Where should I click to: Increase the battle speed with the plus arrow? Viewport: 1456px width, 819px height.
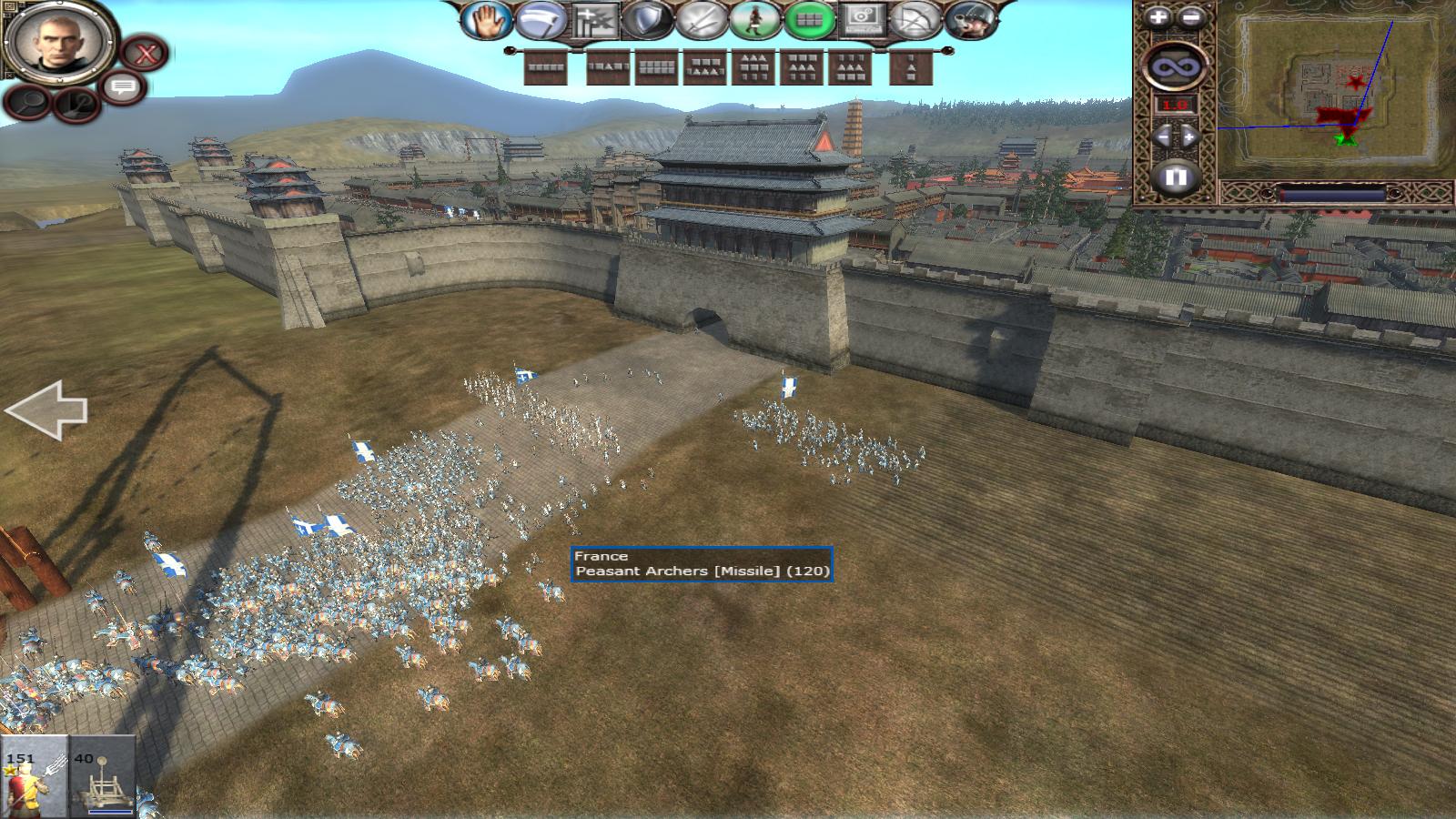[x=1190, y=137]
